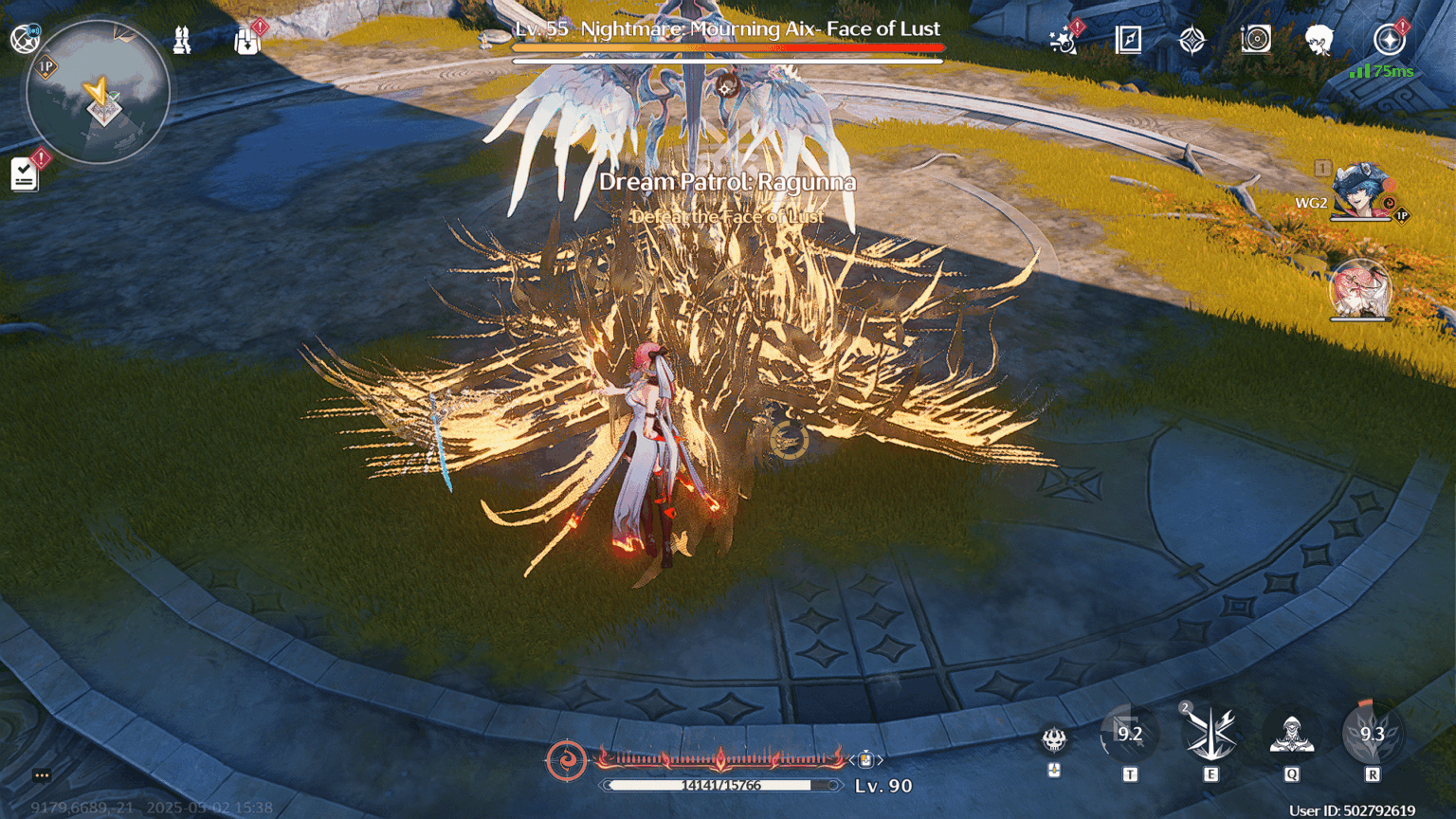The image size is (1456, 819).
Task: Open the circular minimap
Action: (98, 93)
